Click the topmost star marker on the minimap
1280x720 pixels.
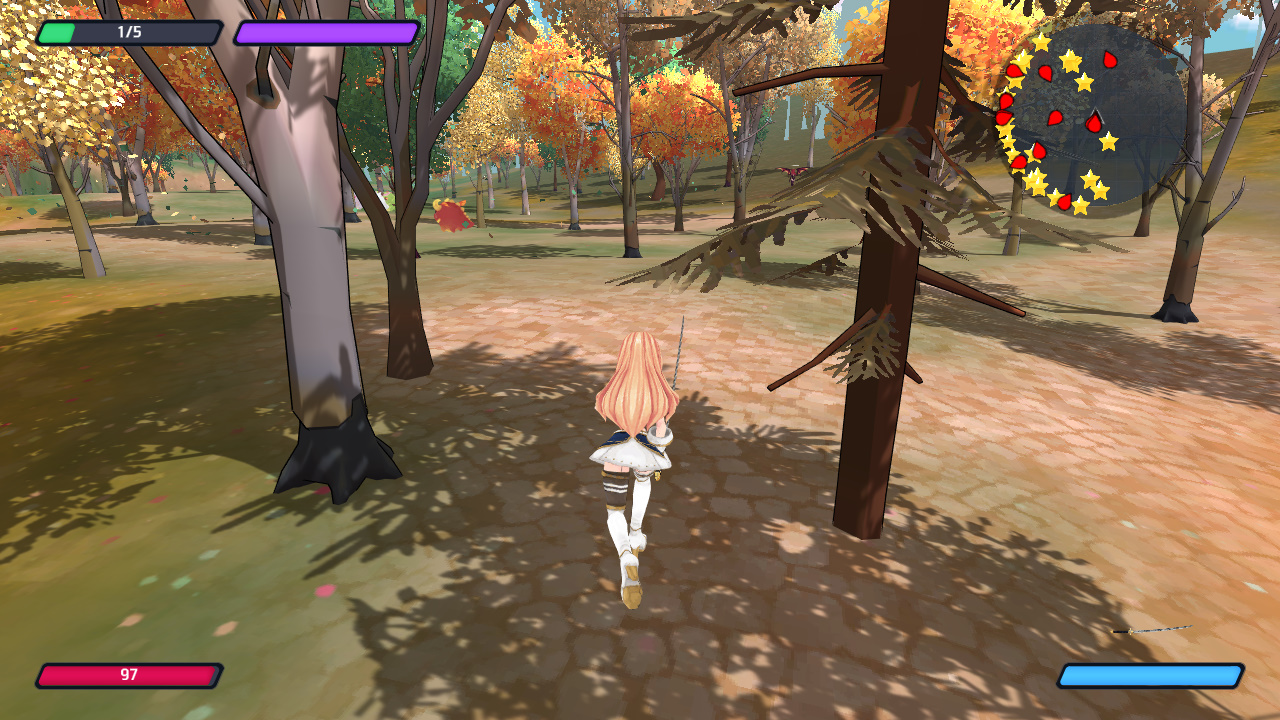pos(1041,43)
